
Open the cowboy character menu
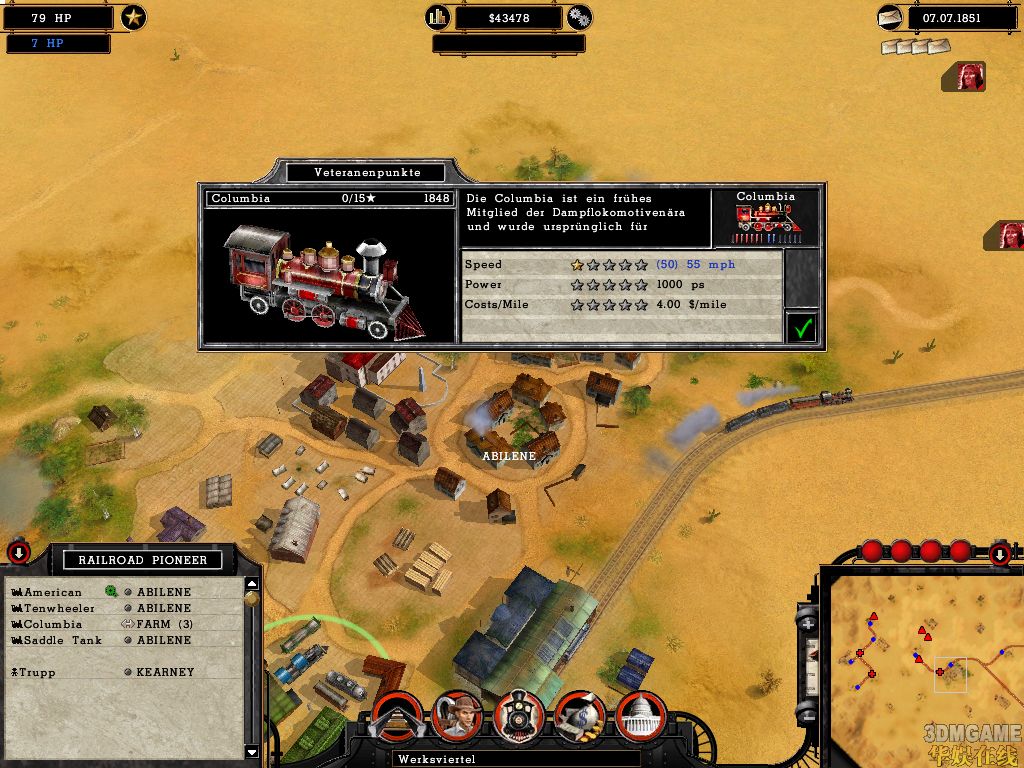pyautogui.click(x=458, y=716)
